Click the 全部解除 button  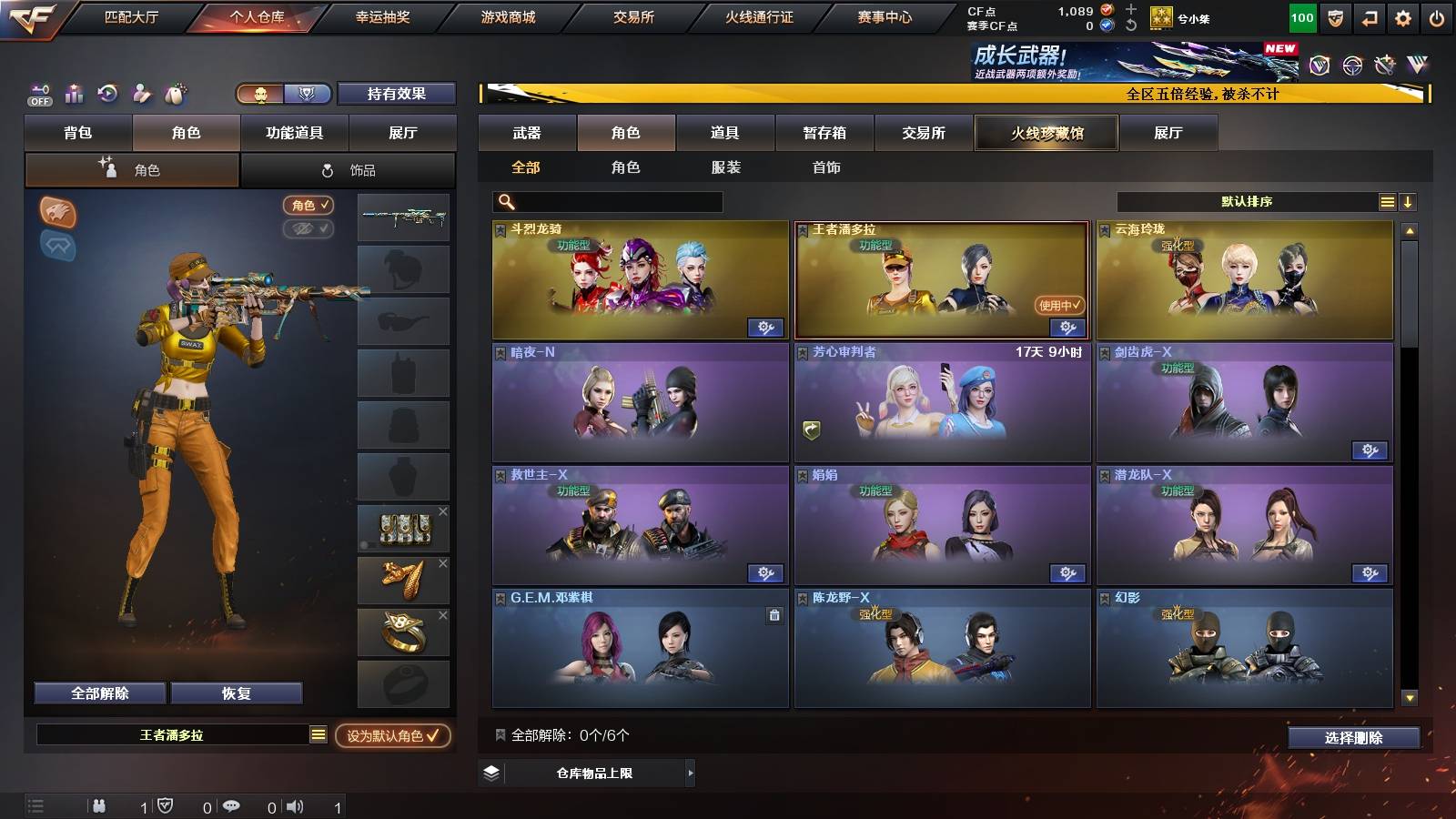[99, 693]
